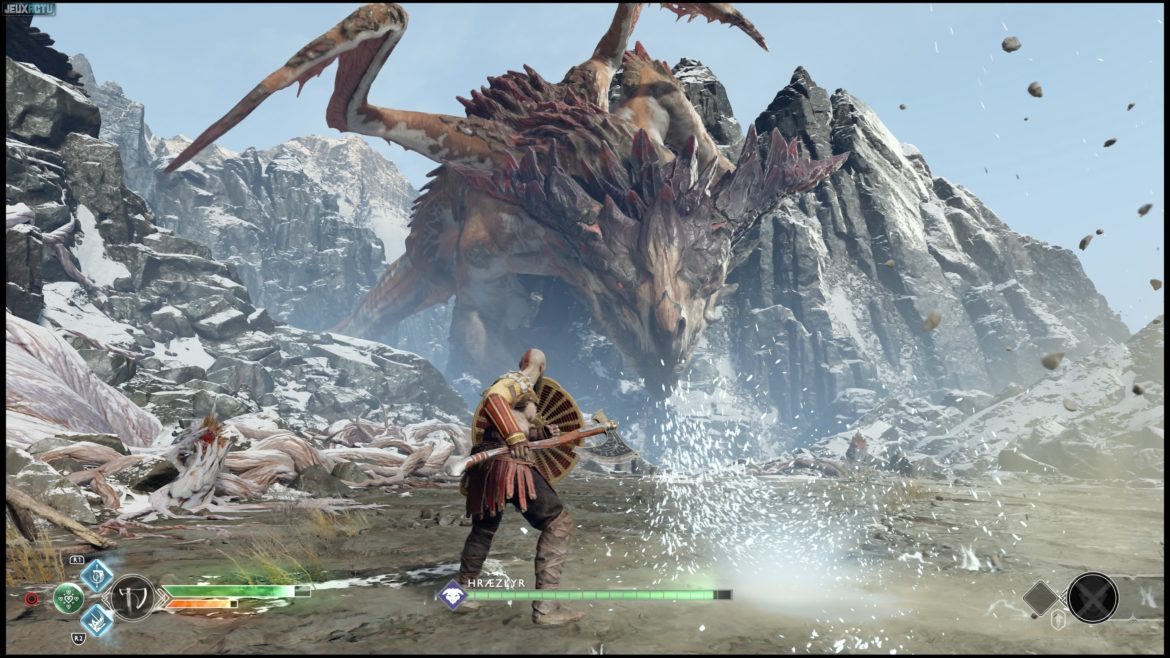Click the small red ring icon
This screenshot has width=1170, height=658.
(x=31, y=599)
